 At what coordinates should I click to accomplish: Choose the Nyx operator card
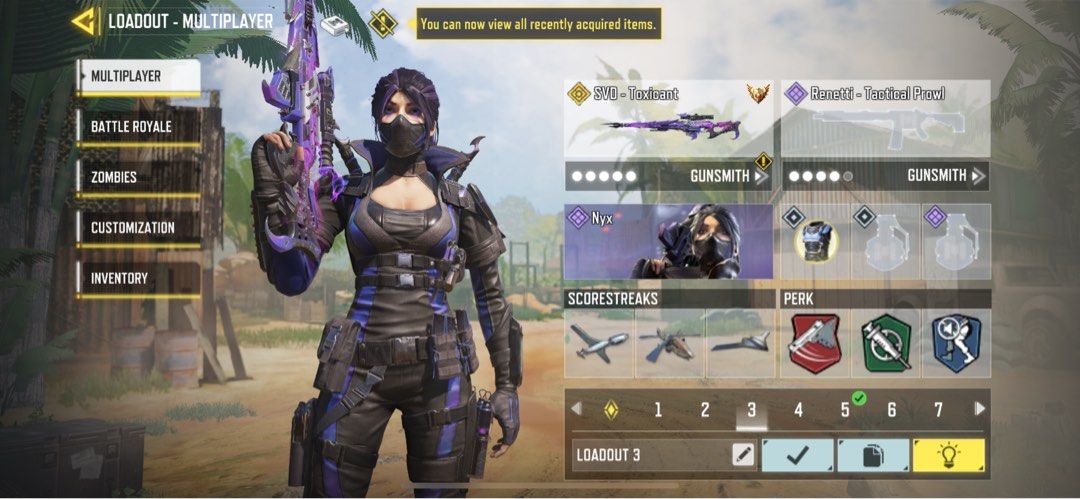click(668, 242)
